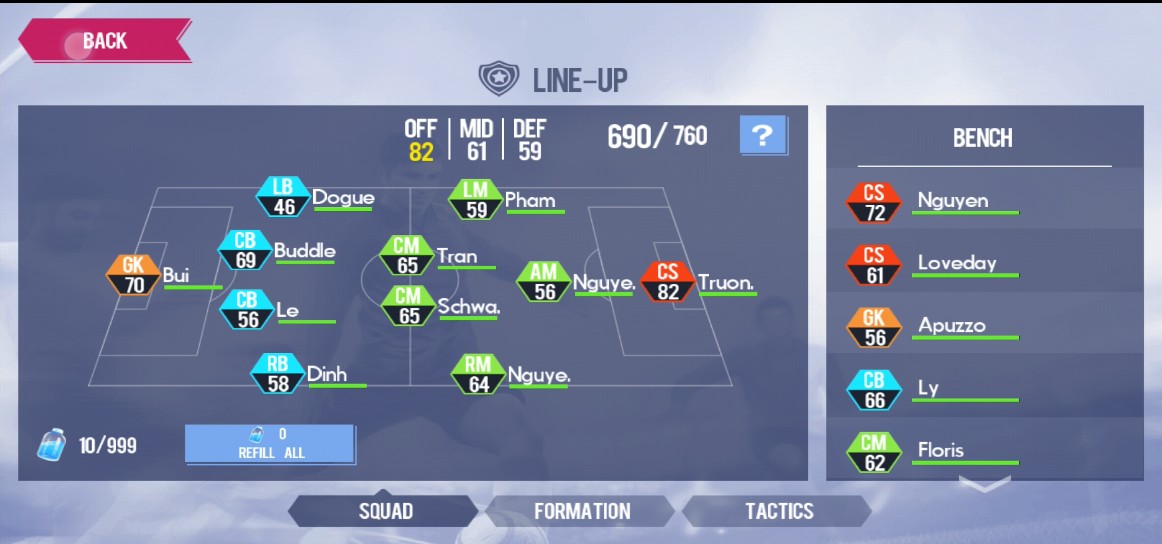Select centre back Buddle
The height and width of the screenshot is (544, 1162).
246,251
